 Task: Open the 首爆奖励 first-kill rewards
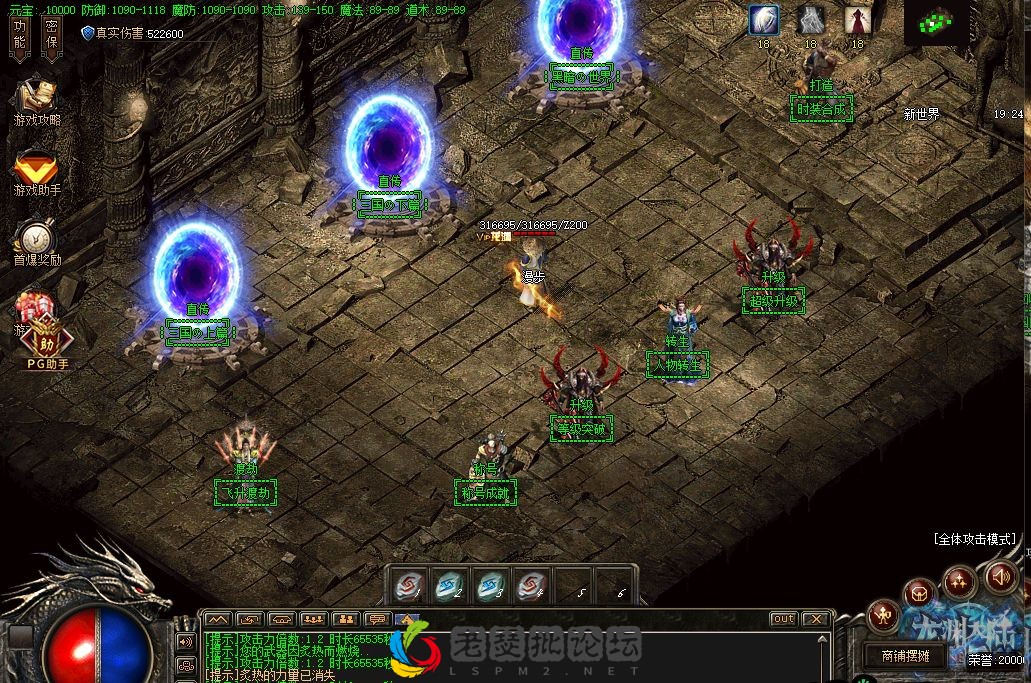click(37, 243)
